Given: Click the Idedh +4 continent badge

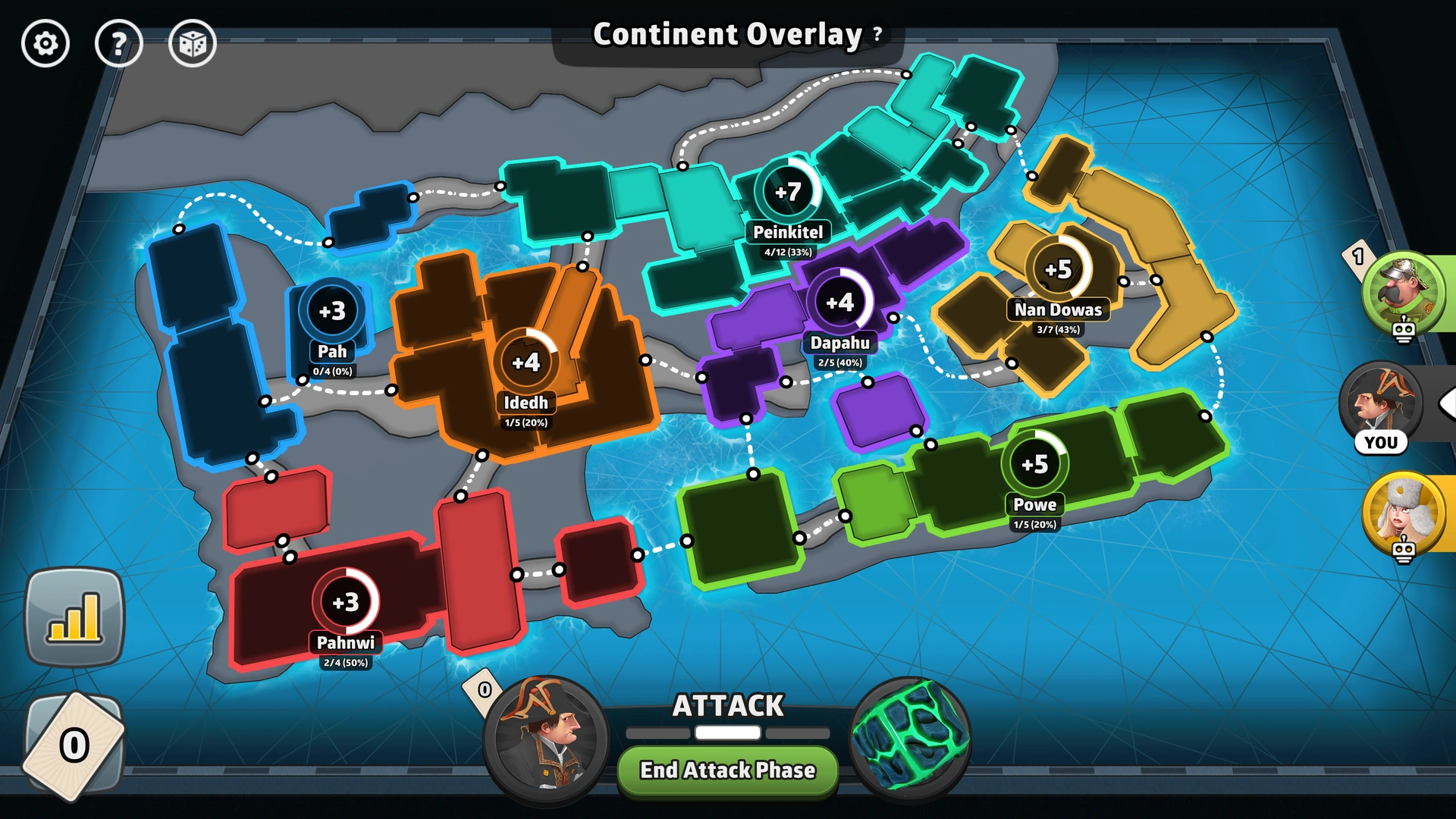Looking at the screenshot, I should (529, 362).
